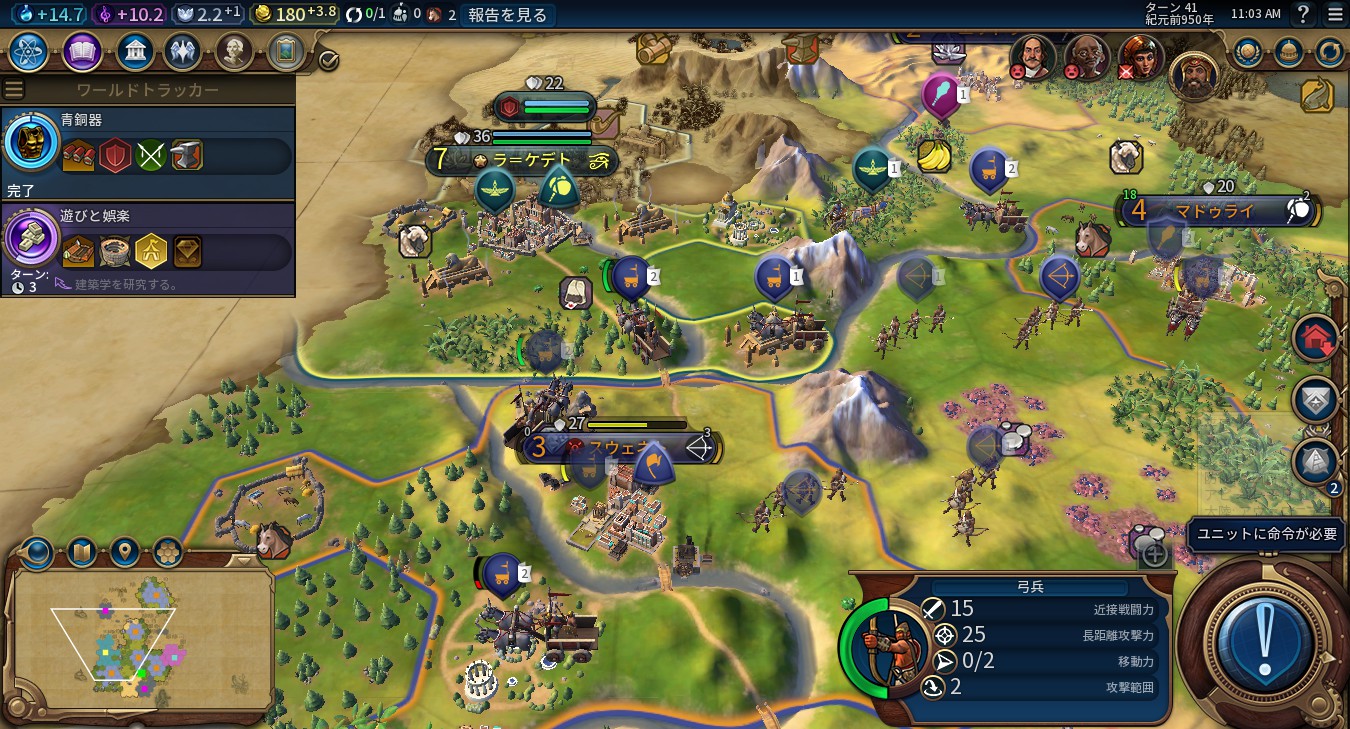
Task: Open the great people bust icon
Action: click(x=234, y=52)
